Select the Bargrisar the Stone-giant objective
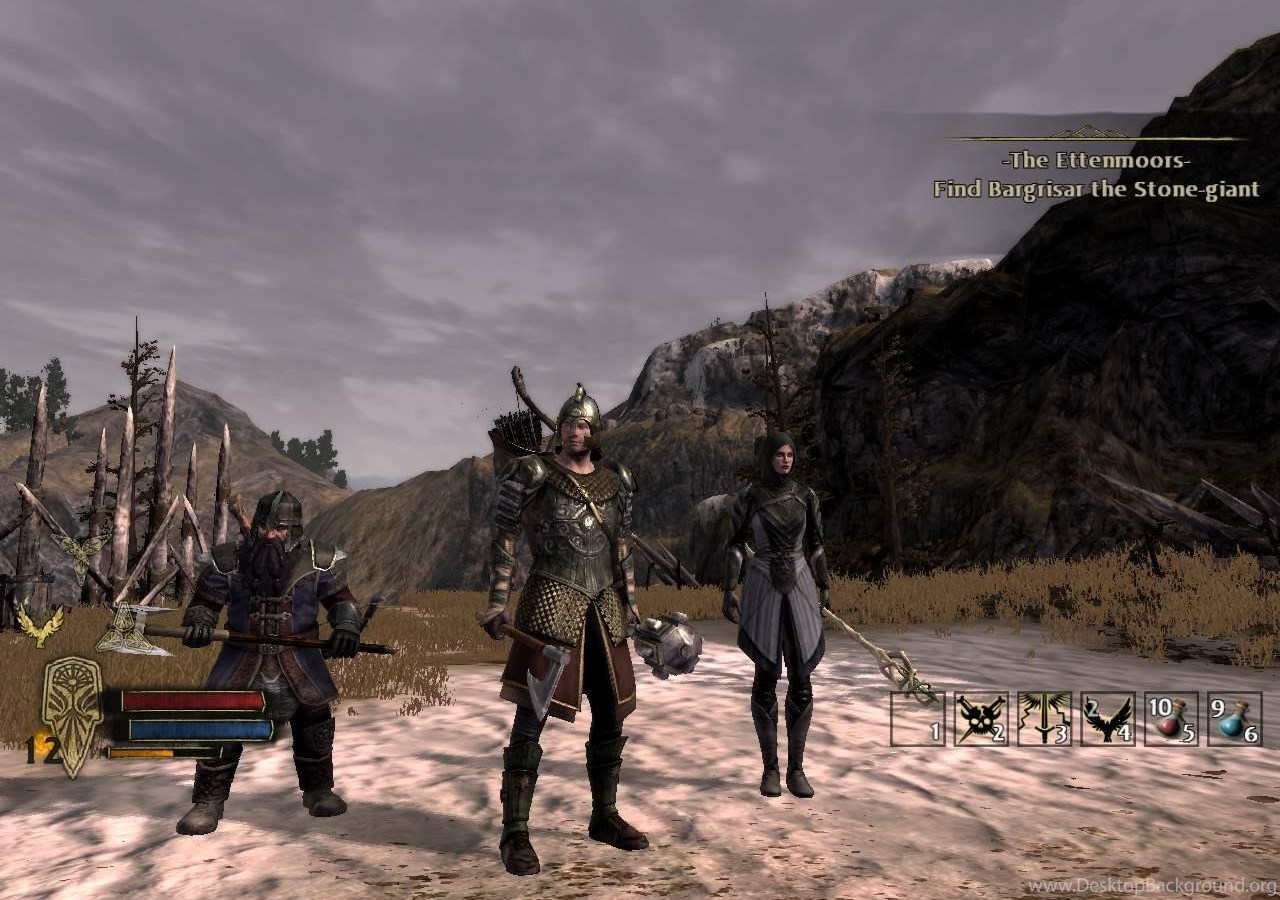This screenshot has height=900, width=1280. pyautogui.click(x=1096, y=189)
